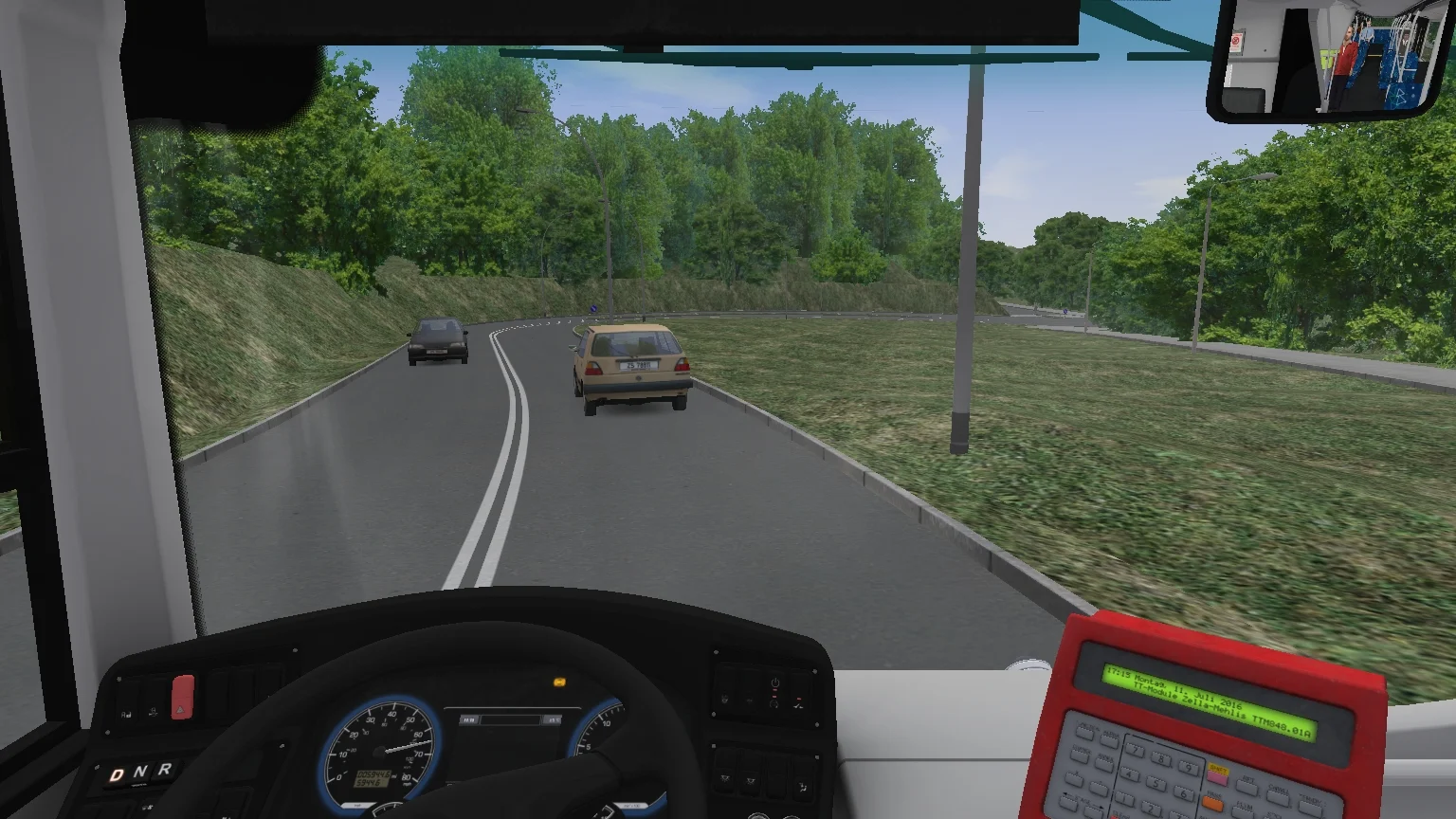
Task: Select the N neutral gear button
Action: (140, 773)
